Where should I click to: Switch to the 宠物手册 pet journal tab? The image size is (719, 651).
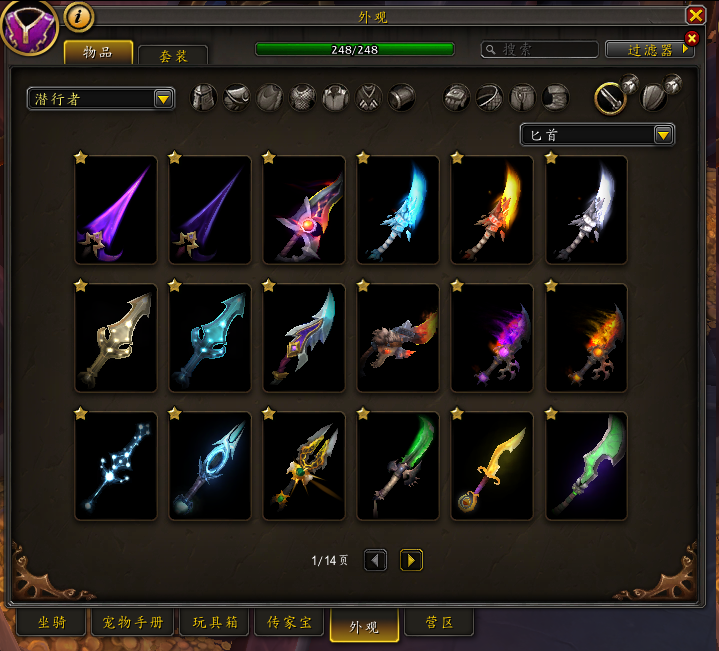pyautogui.click(x=132, y=623)
